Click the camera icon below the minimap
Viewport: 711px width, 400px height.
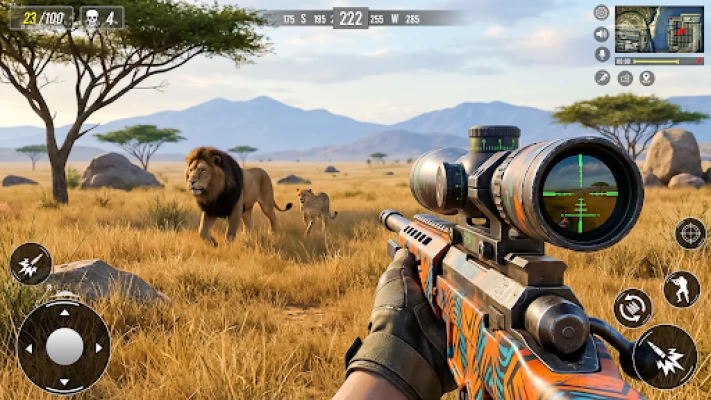click(625, 78)
